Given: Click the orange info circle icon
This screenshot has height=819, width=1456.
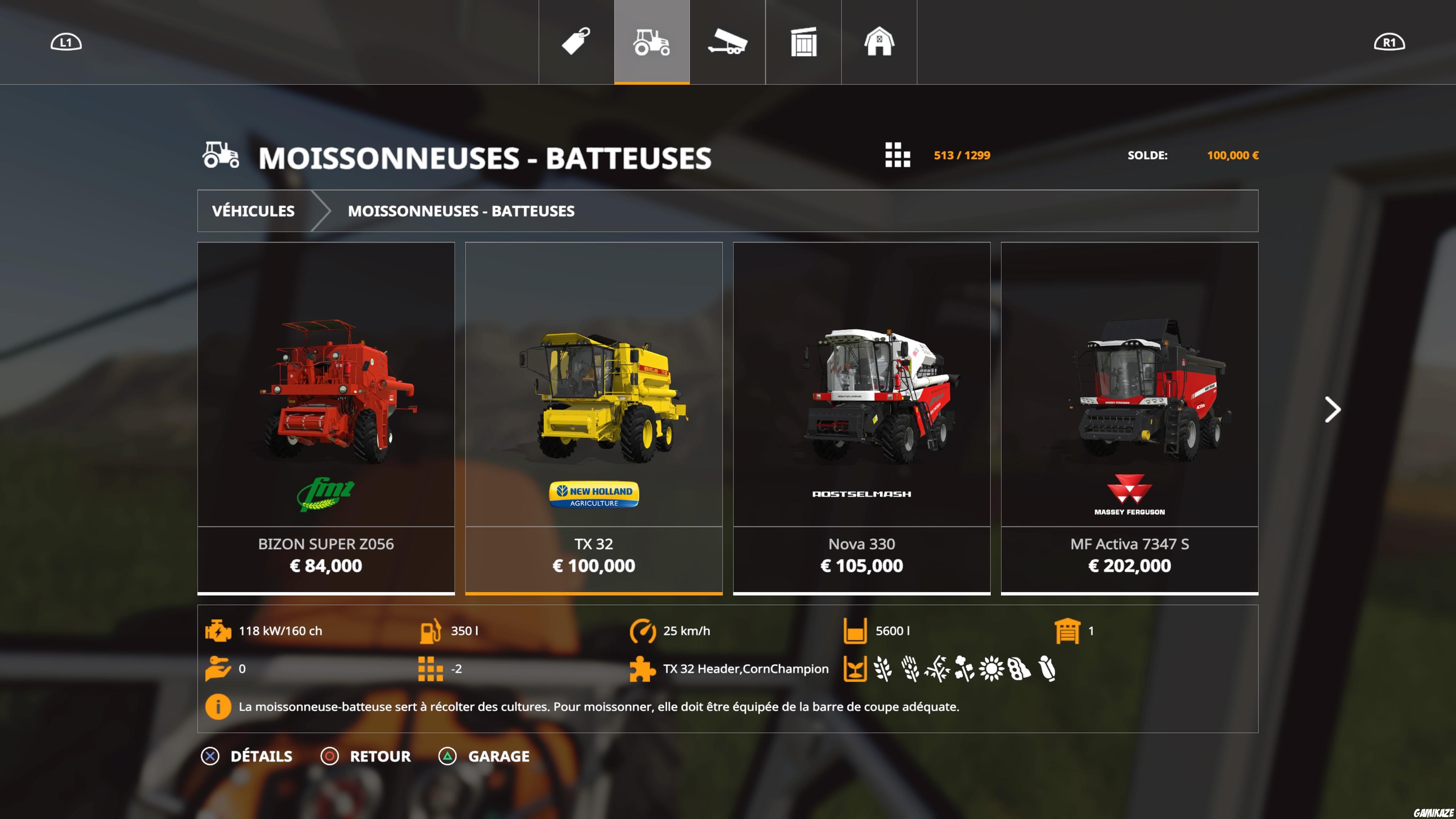Looking at the screenshot, I should coord(218,706).
